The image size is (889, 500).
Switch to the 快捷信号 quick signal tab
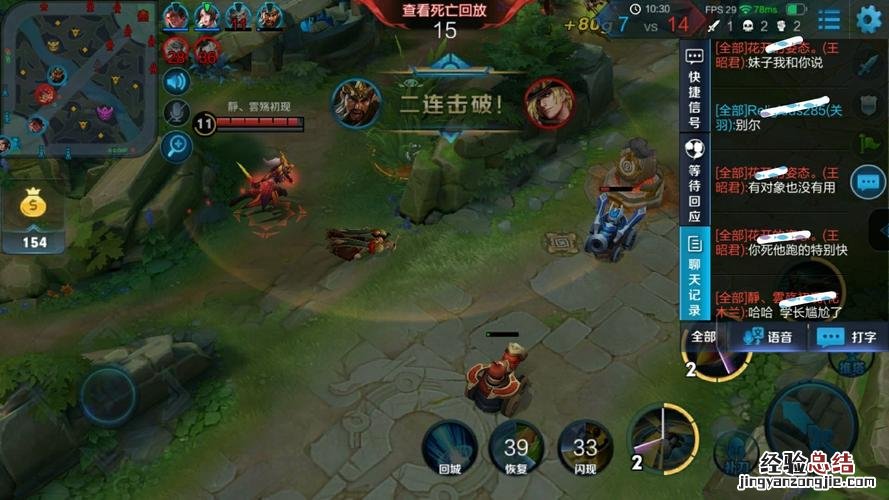tap(695, 86)
